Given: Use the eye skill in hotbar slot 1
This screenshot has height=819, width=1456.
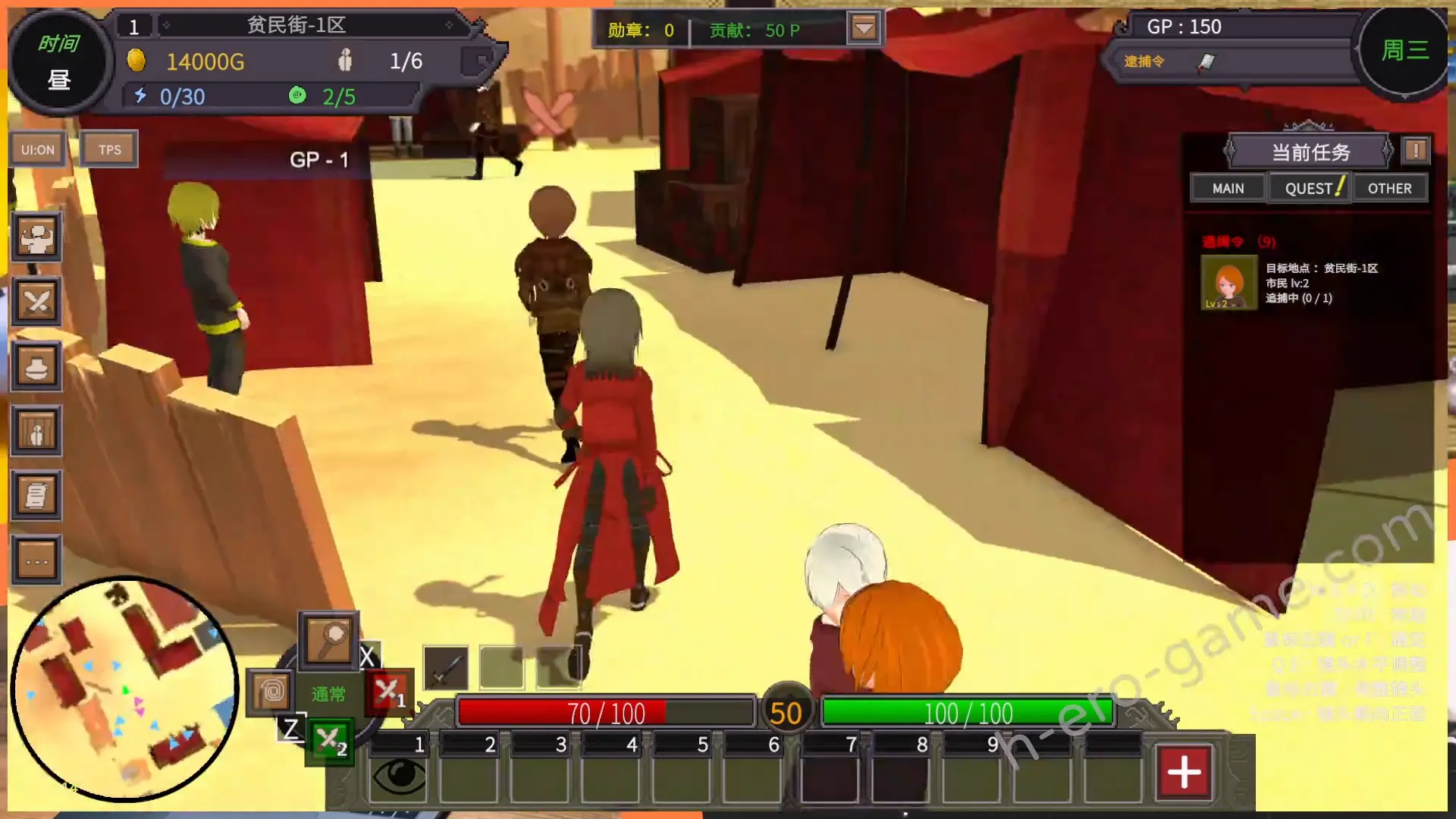Looking at the screenshot, I should click(x=399, y=776).
